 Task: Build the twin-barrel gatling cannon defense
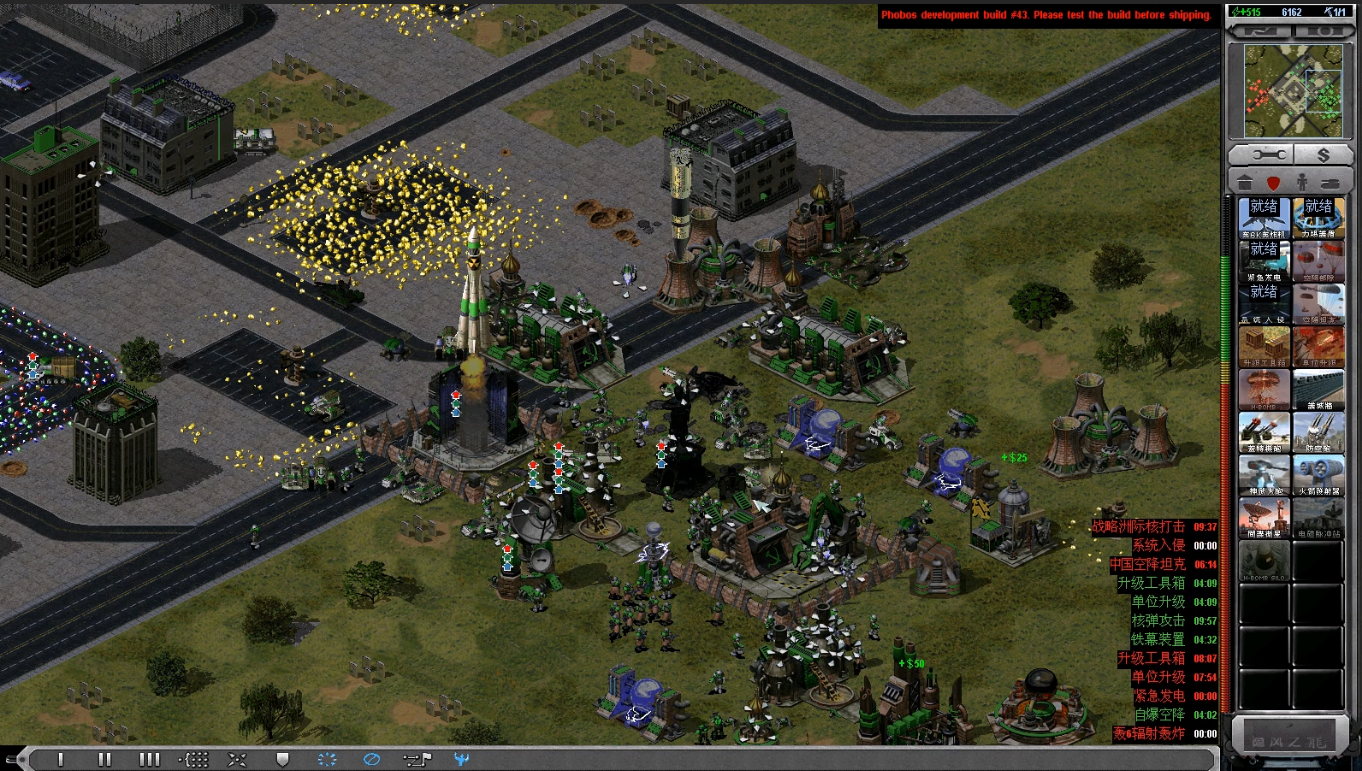(1264, 432)
